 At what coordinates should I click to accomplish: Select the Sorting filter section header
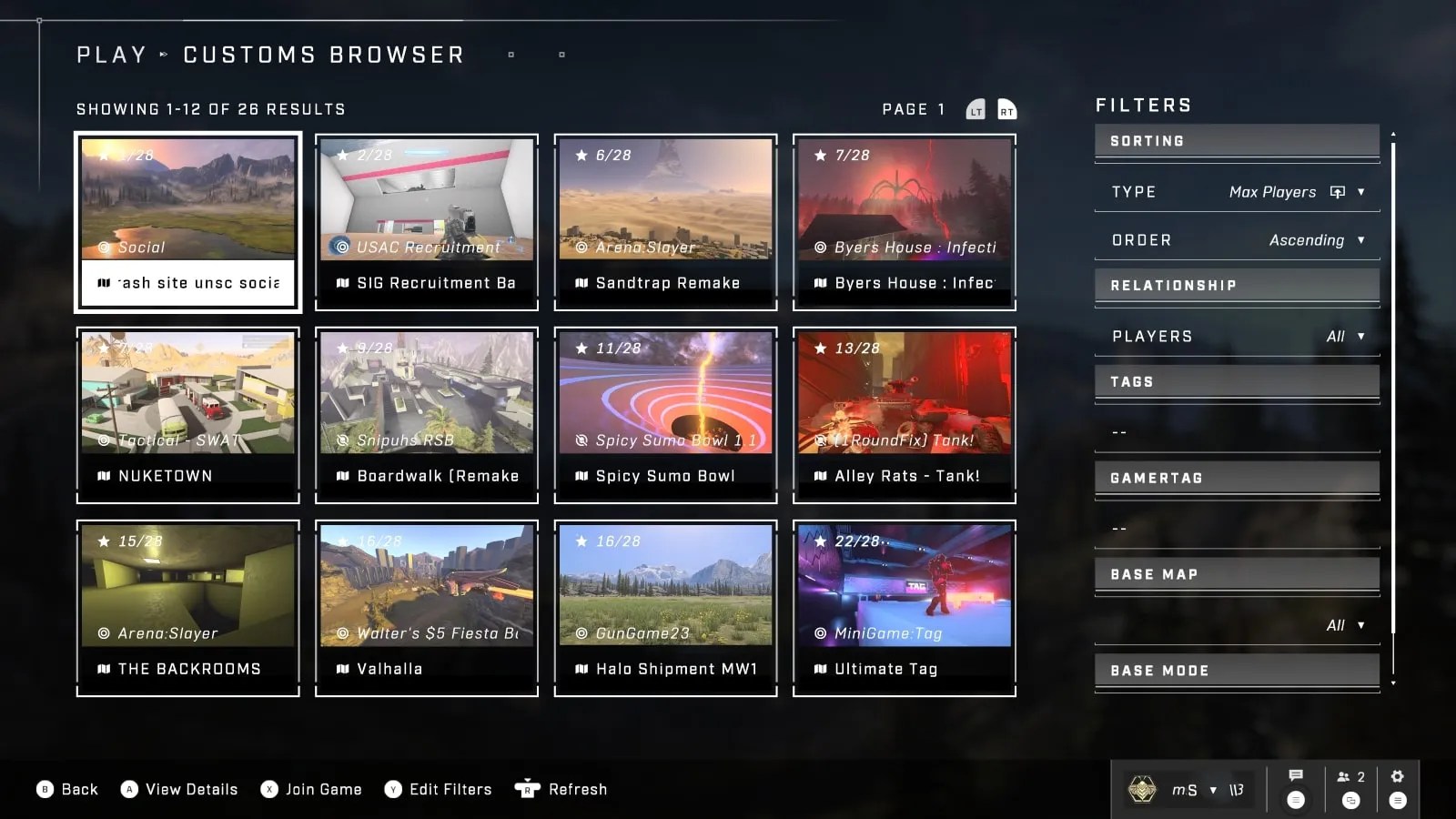1236,140
